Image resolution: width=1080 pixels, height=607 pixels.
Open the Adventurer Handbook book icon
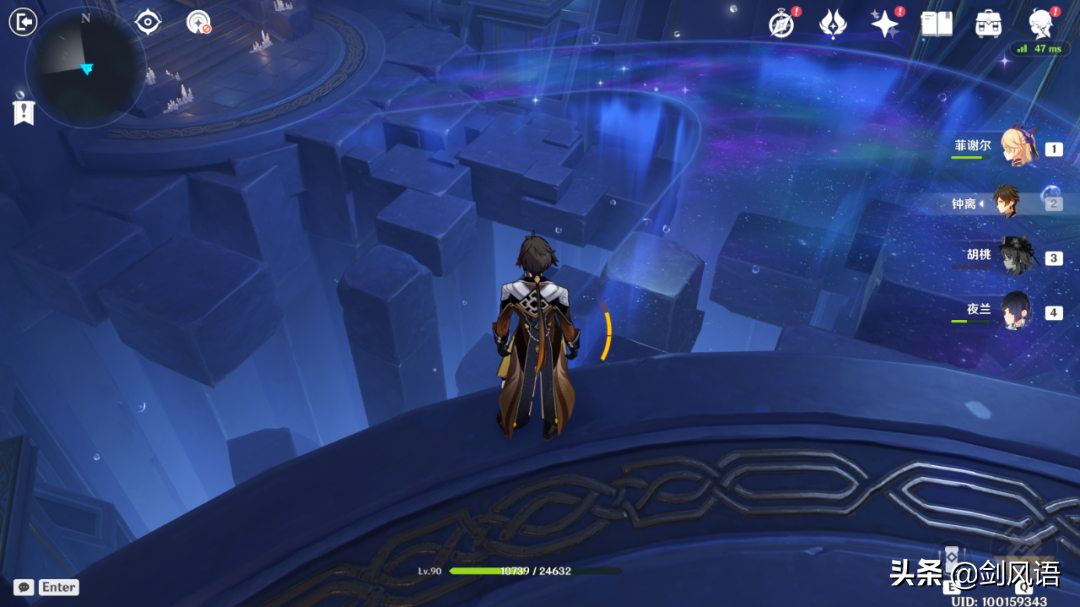[936, 24]
